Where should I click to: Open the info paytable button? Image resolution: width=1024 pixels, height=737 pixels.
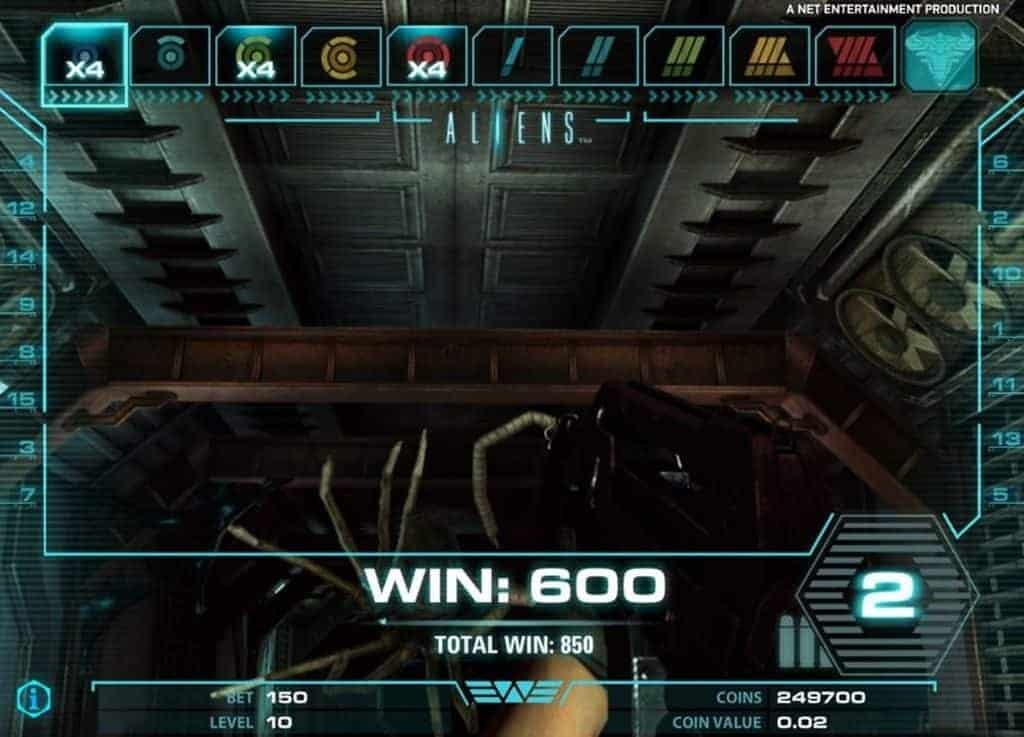(x=33, y=697)
